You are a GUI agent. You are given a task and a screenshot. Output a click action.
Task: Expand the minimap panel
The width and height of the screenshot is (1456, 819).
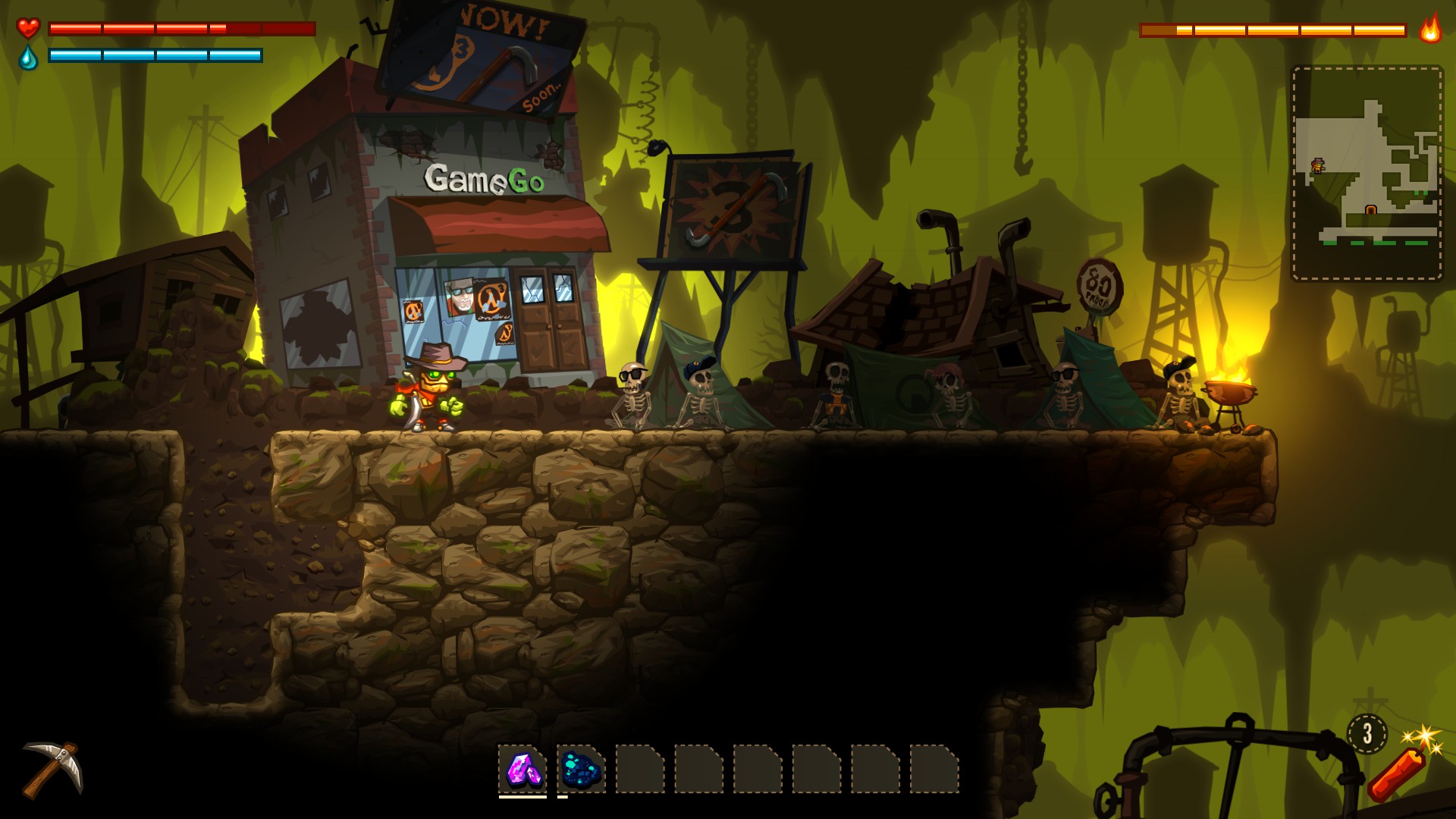pyautogui.click(x=1365, y=174)
